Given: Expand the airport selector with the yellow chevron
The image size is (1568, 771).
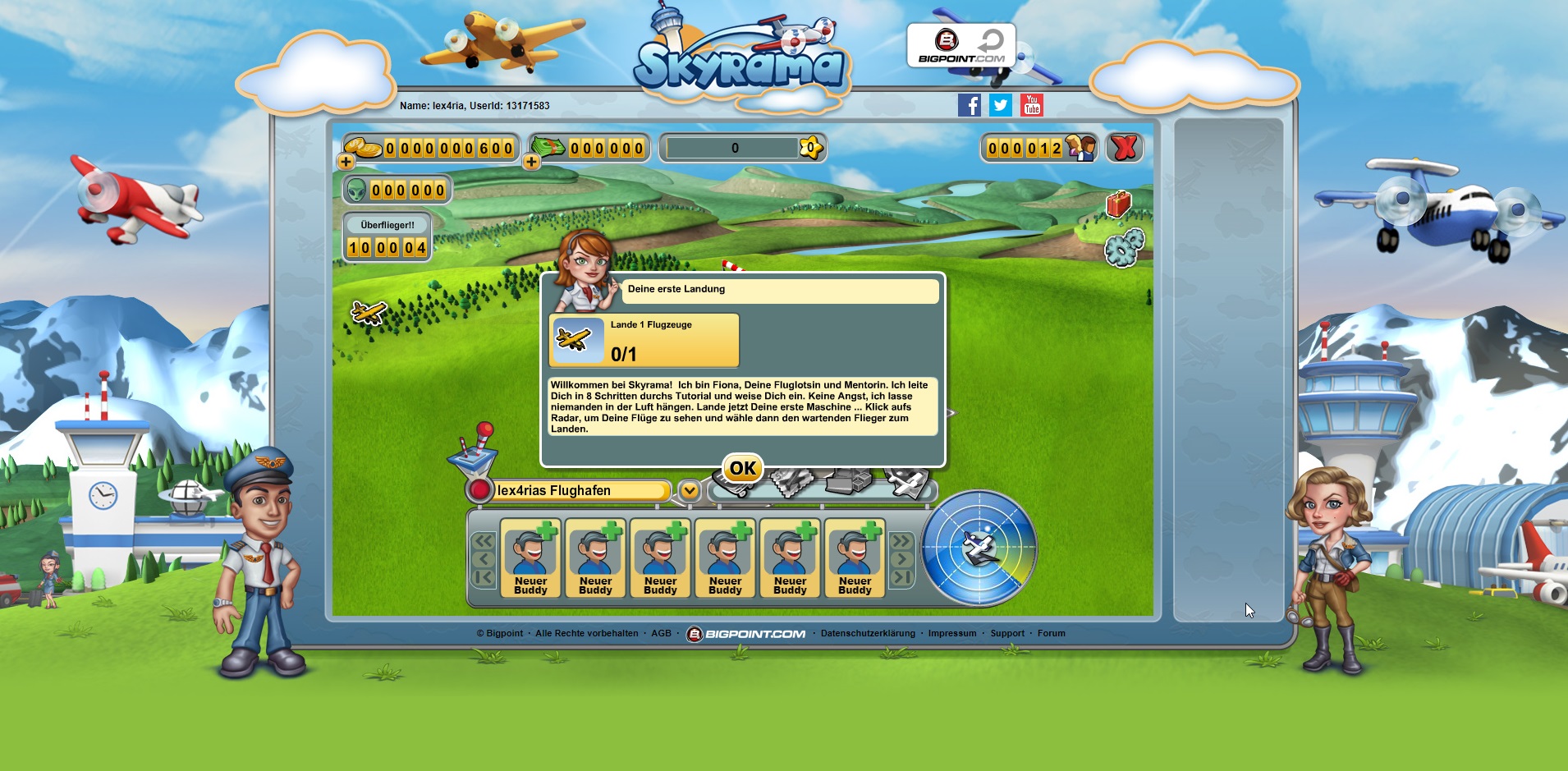Looking at the screenshot, I should pos(688,491).
